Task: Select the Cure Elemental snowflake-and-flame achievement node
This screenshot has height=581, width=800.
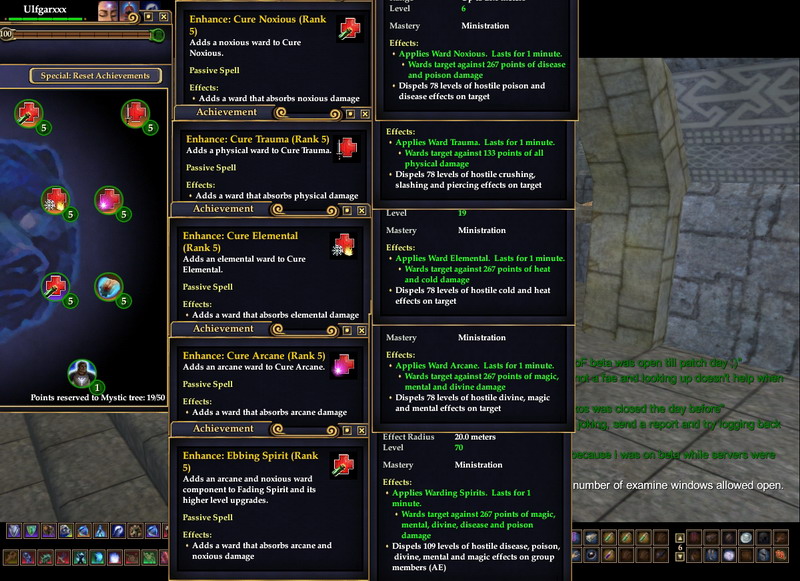Action: [x=53, y=200]
